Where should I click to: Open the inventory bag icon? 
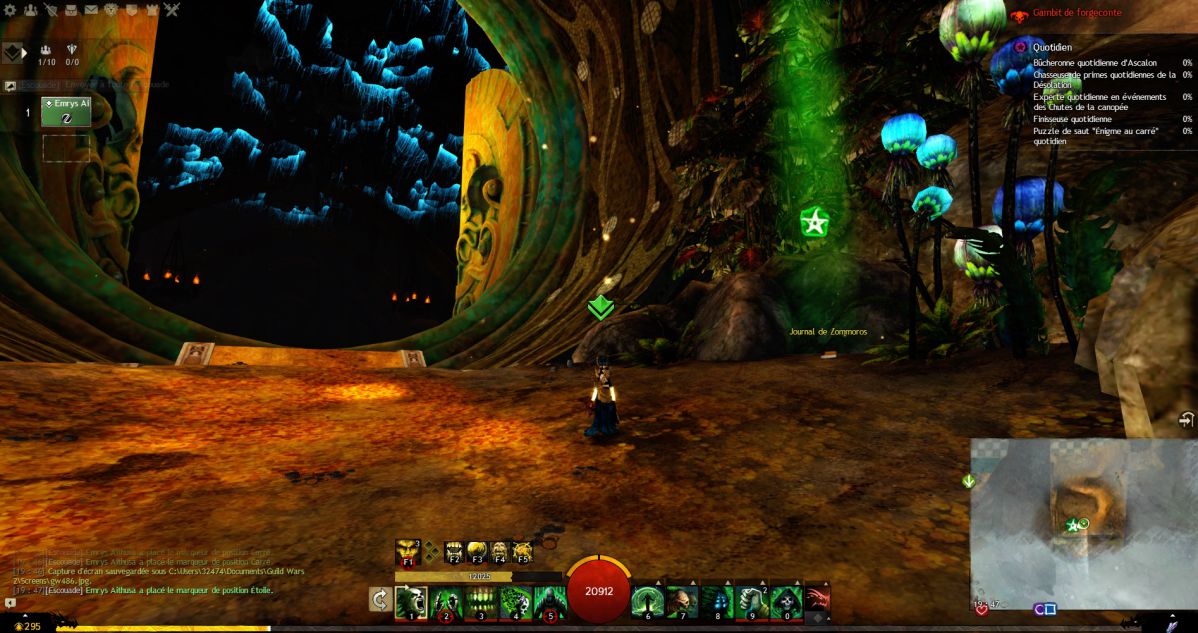(x=70, y=10)
